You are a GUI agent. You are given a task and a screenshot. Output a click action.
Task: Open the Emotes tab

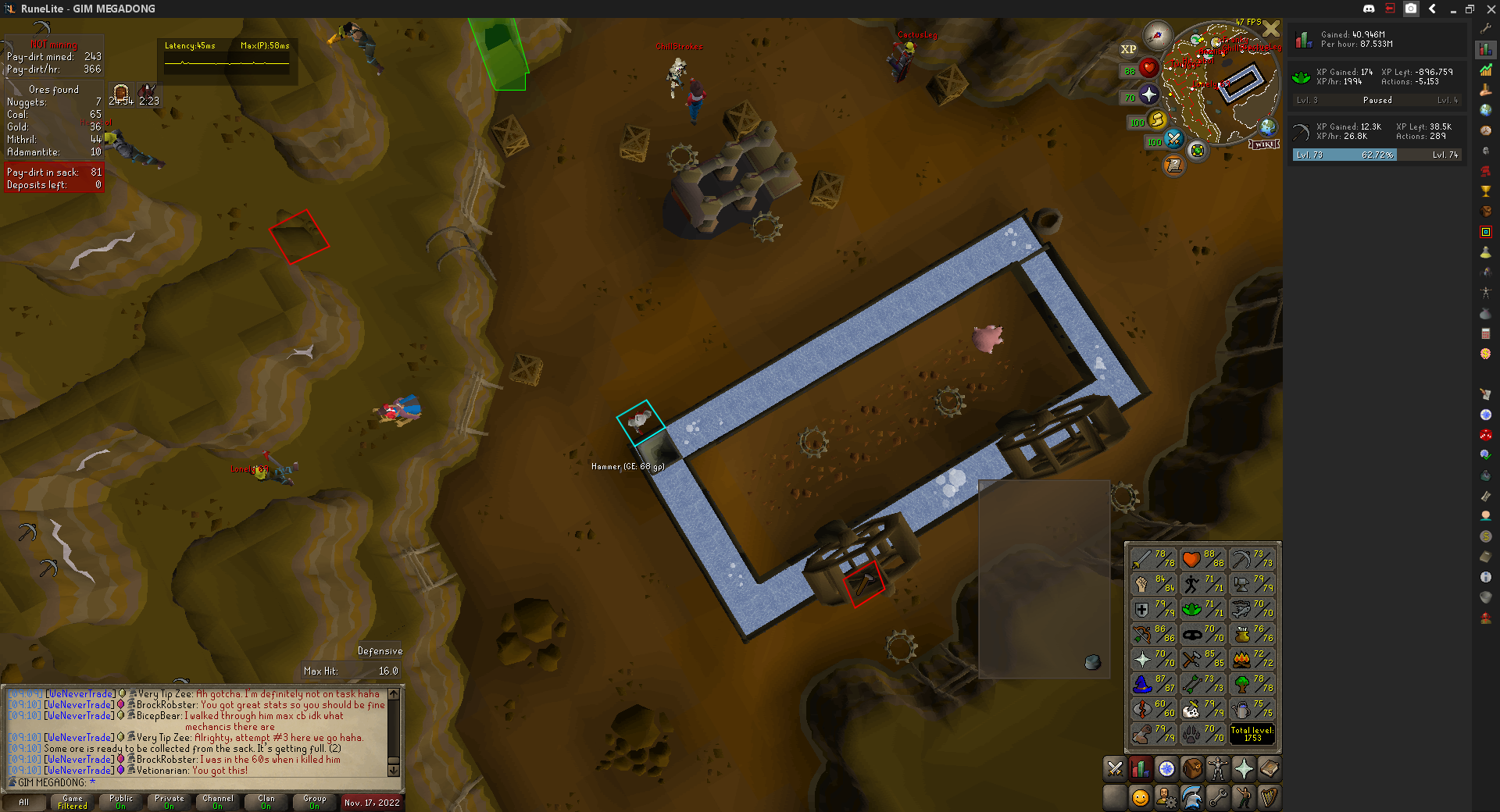pyautogui.click(x=1241, y=796)
